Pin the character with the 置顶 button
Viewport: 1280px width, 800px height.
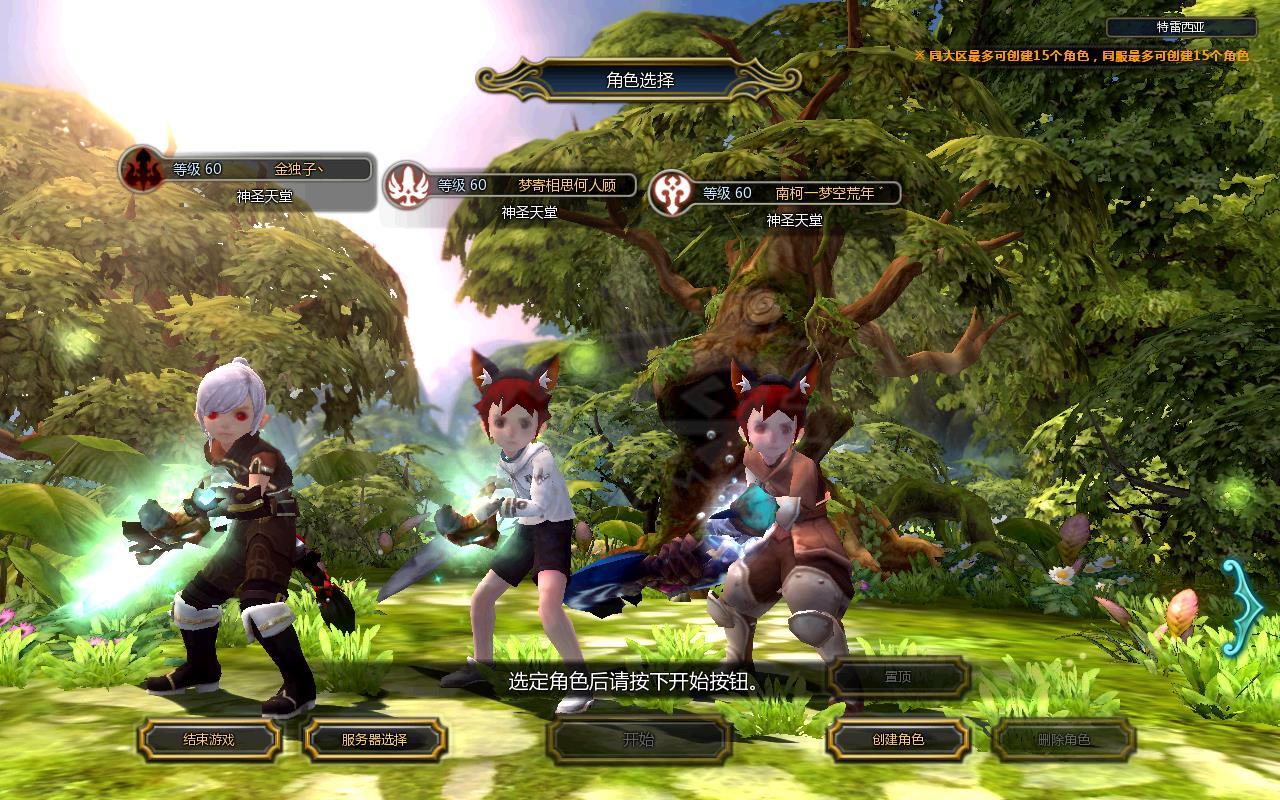point(898,677)
